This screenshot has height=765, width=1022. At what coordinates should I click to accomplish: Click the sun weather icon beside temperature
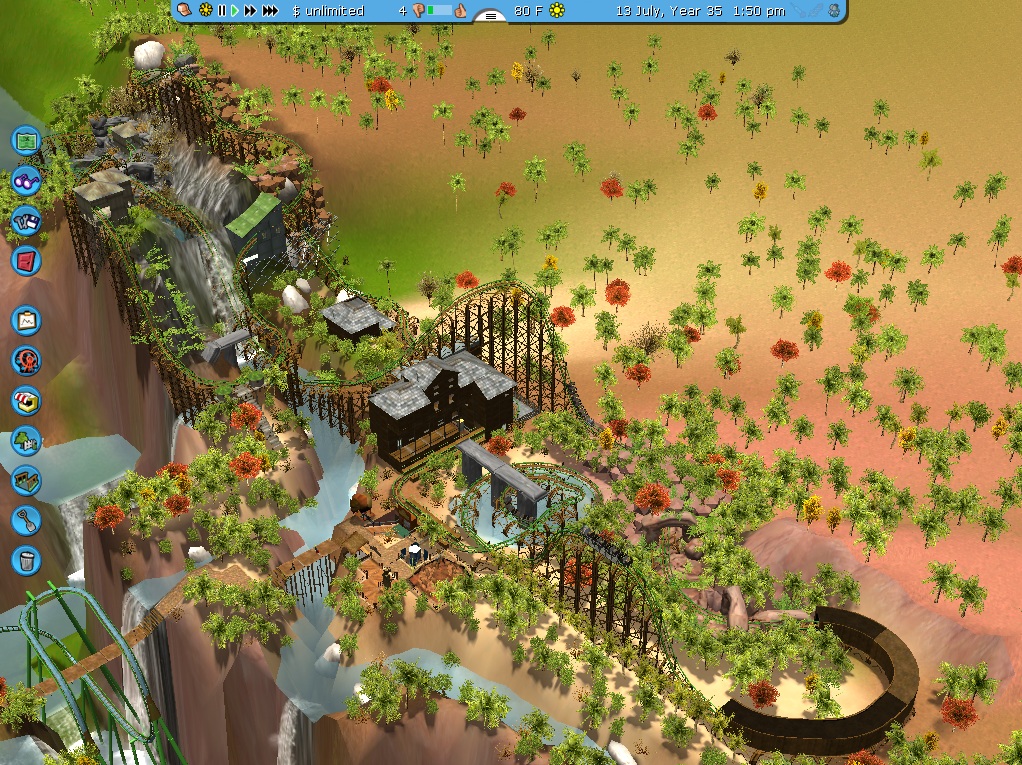click(x=557, y=11)
